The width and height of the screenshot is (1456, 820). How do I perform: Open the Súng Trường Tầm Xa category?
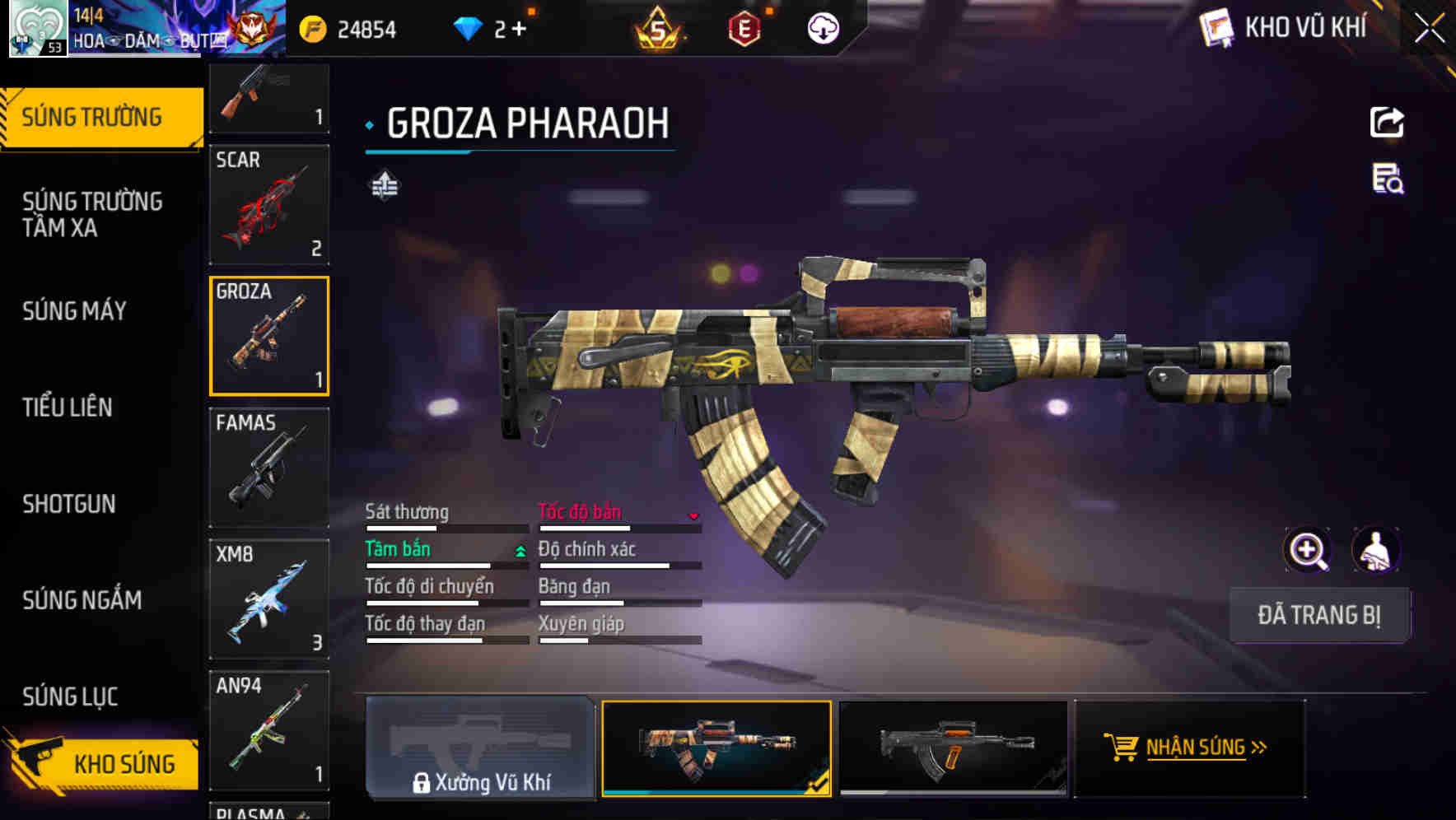tap(92, 214)
